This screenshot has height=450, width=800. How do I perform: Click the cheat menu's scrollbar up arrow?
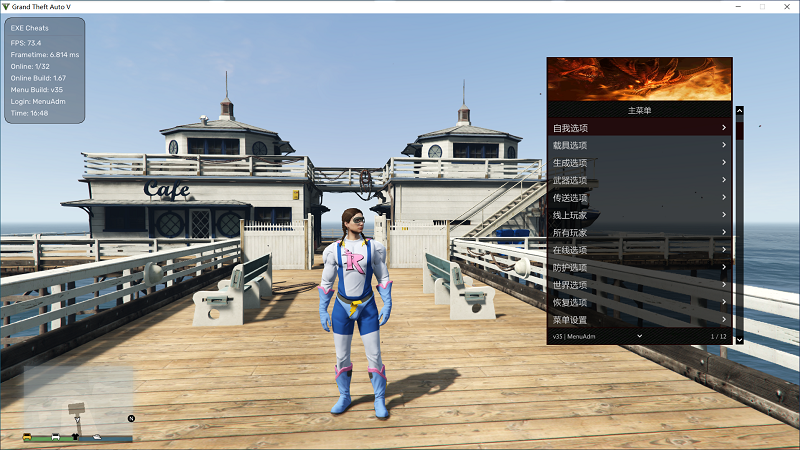(740, 111)
